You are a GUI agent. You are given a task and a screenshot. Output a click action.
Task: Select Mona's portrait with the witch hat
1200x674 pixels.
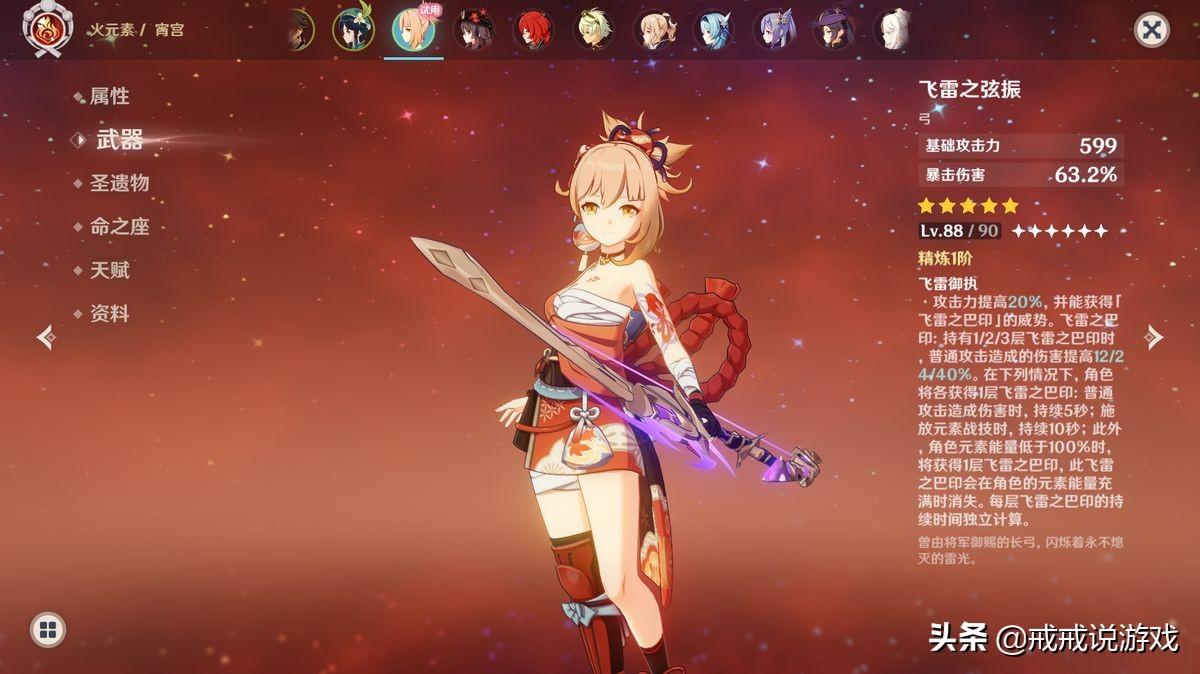click(835, 30)
